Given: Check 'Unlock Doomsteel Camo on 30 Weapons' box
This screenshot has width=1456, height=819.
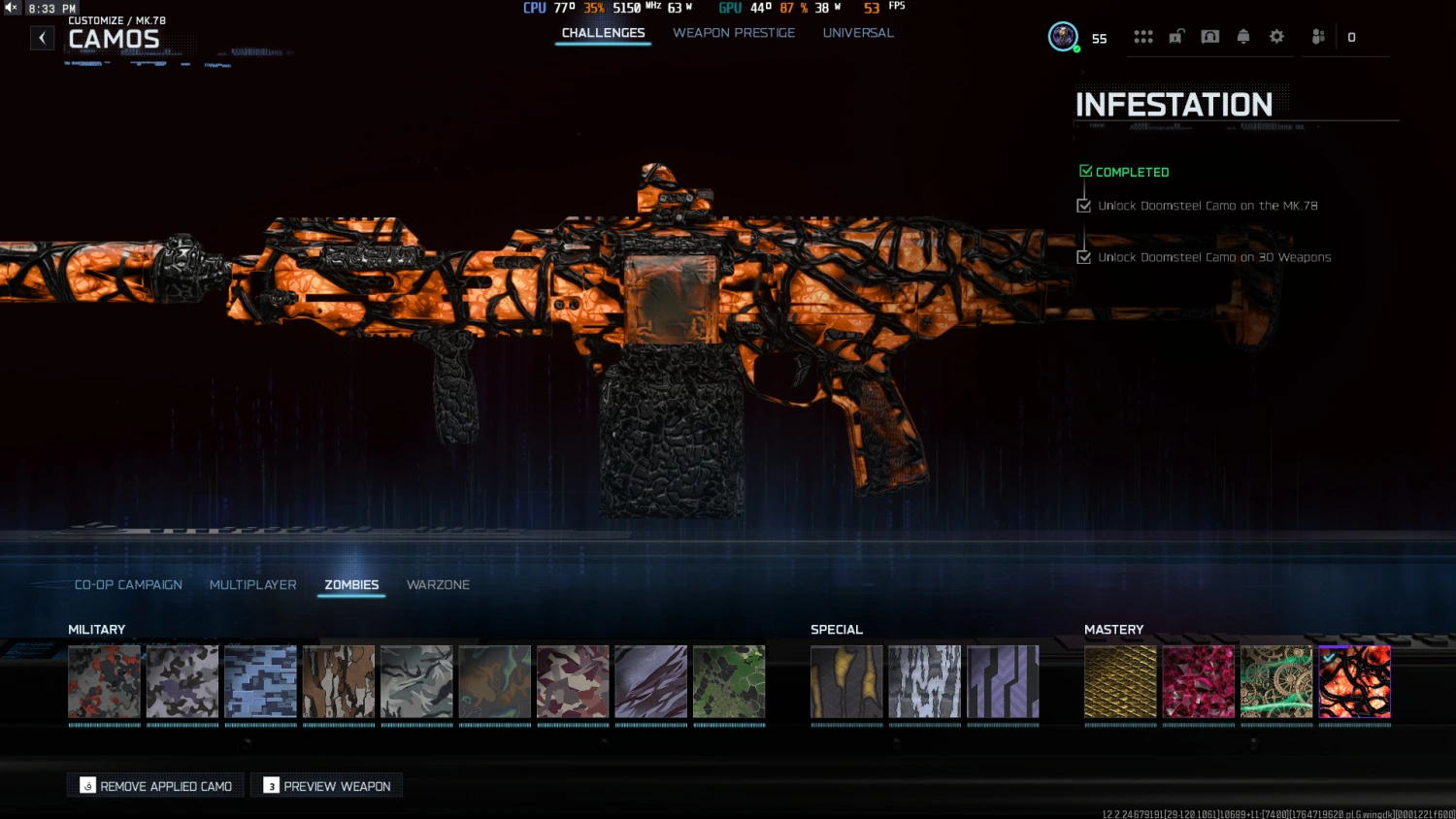Looking at the screenshot, I should tap(1083, 256).
